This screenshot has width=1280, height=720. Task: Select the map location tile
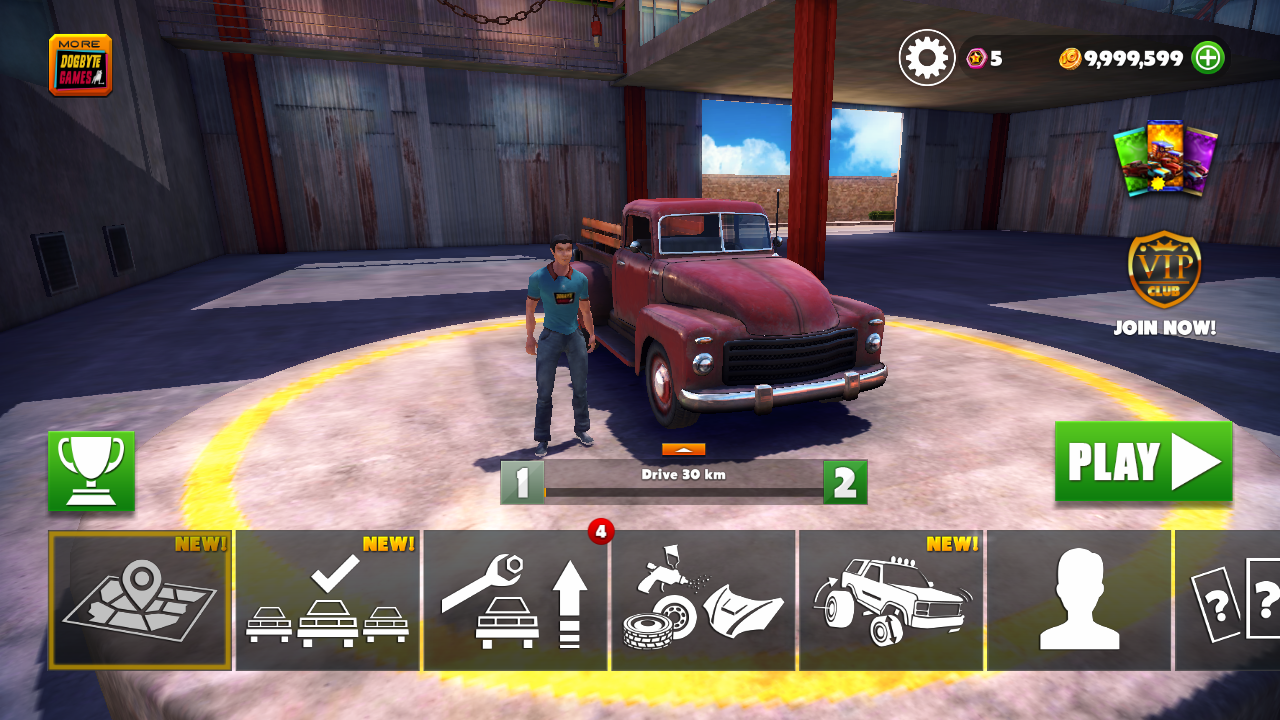[140, 600]
